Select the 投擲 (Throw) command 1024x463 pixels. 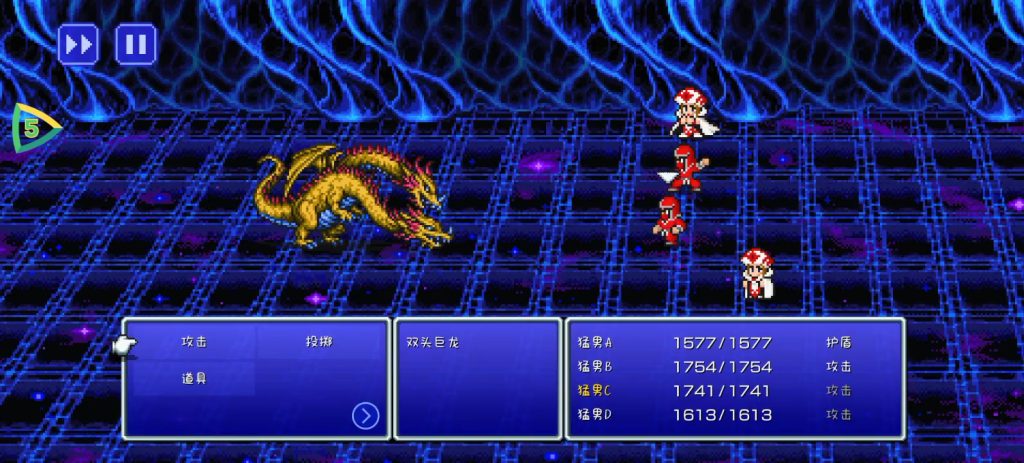tap(319, 342)
